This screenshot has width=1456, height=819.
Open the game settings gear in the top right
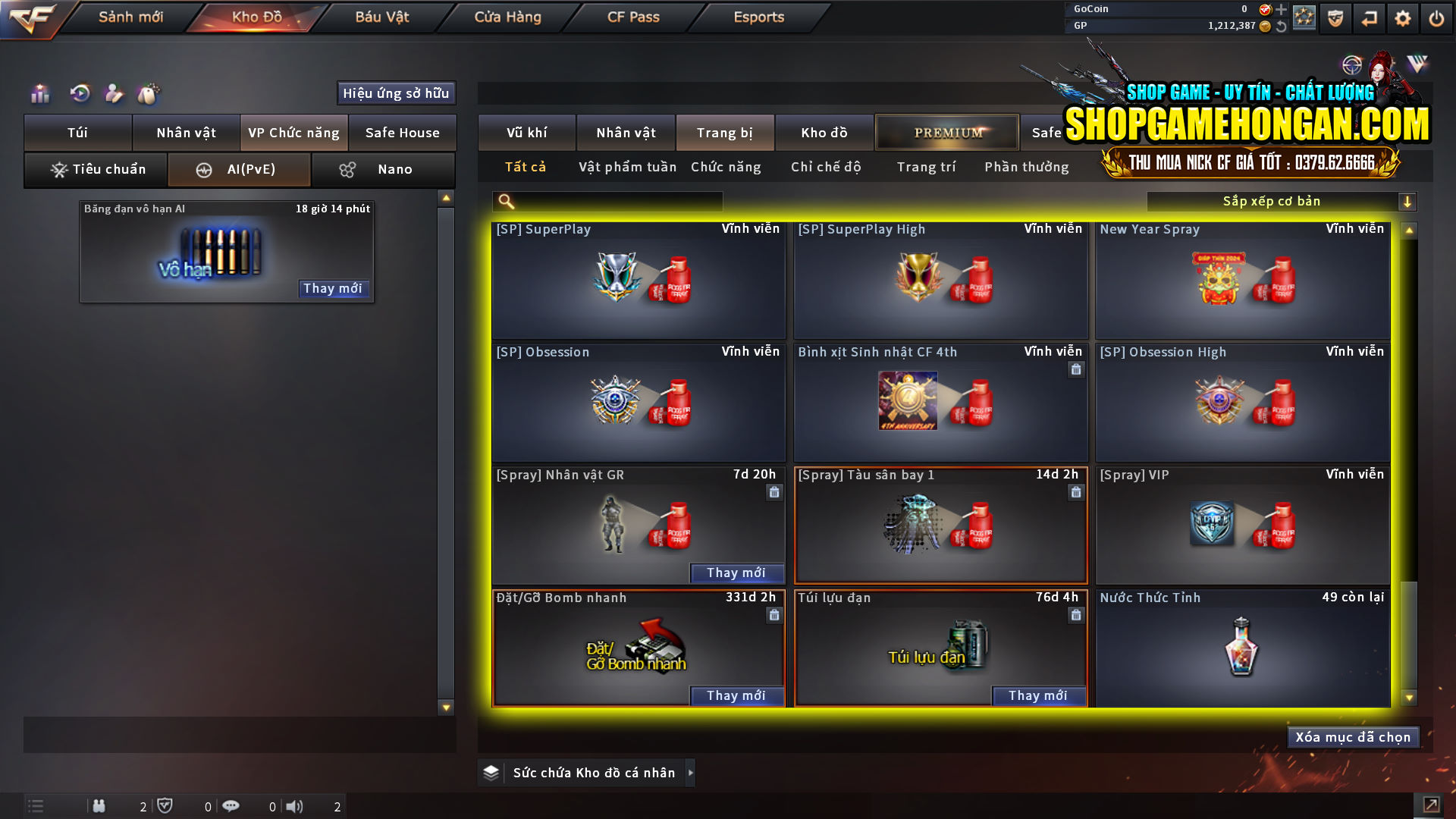(x=1403, y=17)
